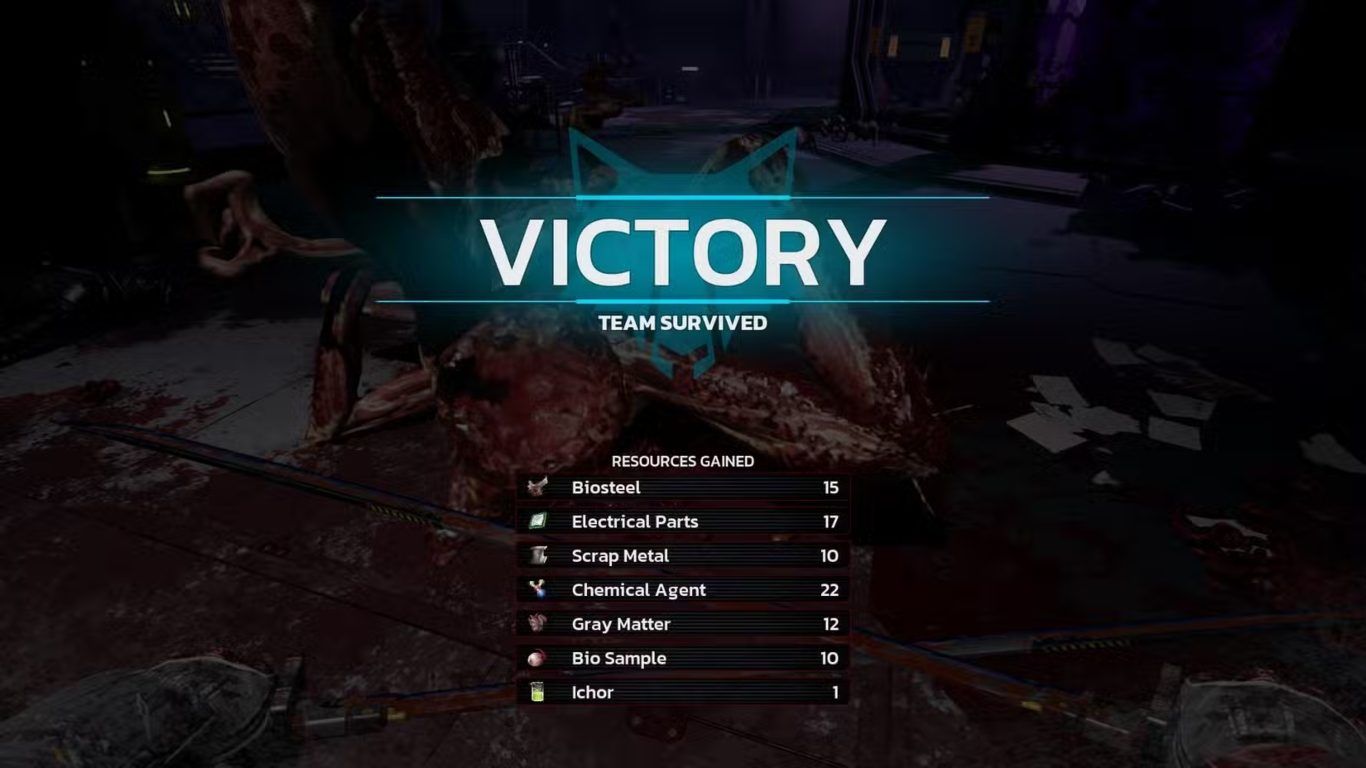Select the Ichor resource row
Image resolution: width=1366 pixels, height=768 pixels.
tap(683, 692)
